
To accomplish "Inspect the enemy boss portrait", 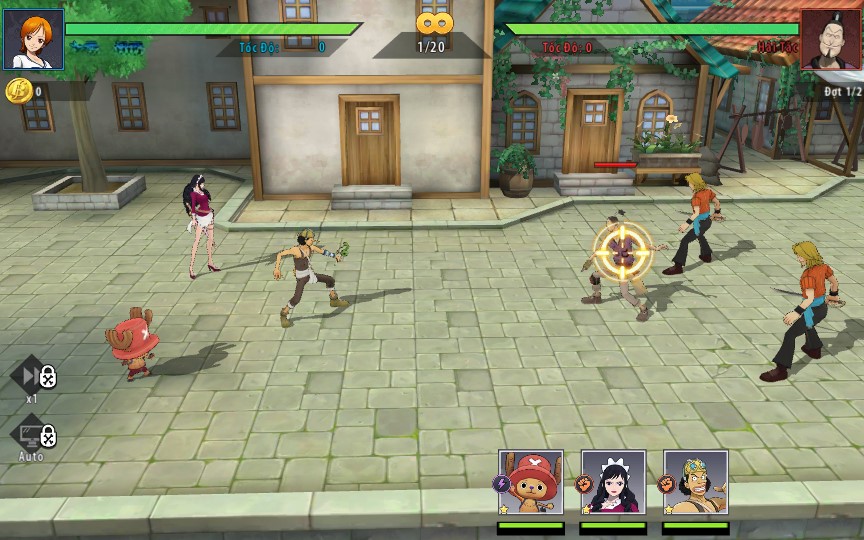I will tap(830, 39).
